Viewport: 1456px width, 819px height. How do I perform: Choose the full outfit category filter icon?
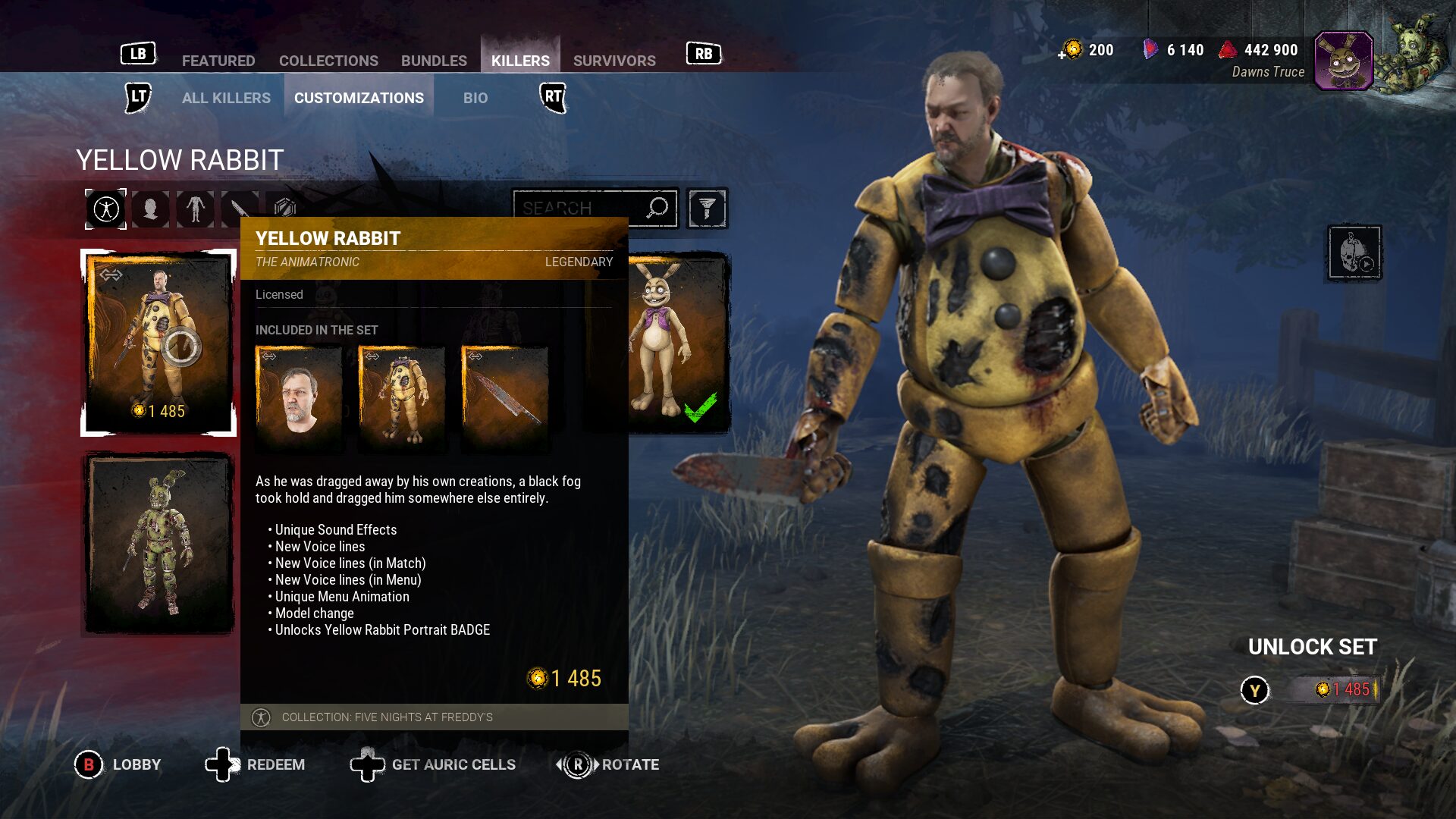[x=106, y=209]
